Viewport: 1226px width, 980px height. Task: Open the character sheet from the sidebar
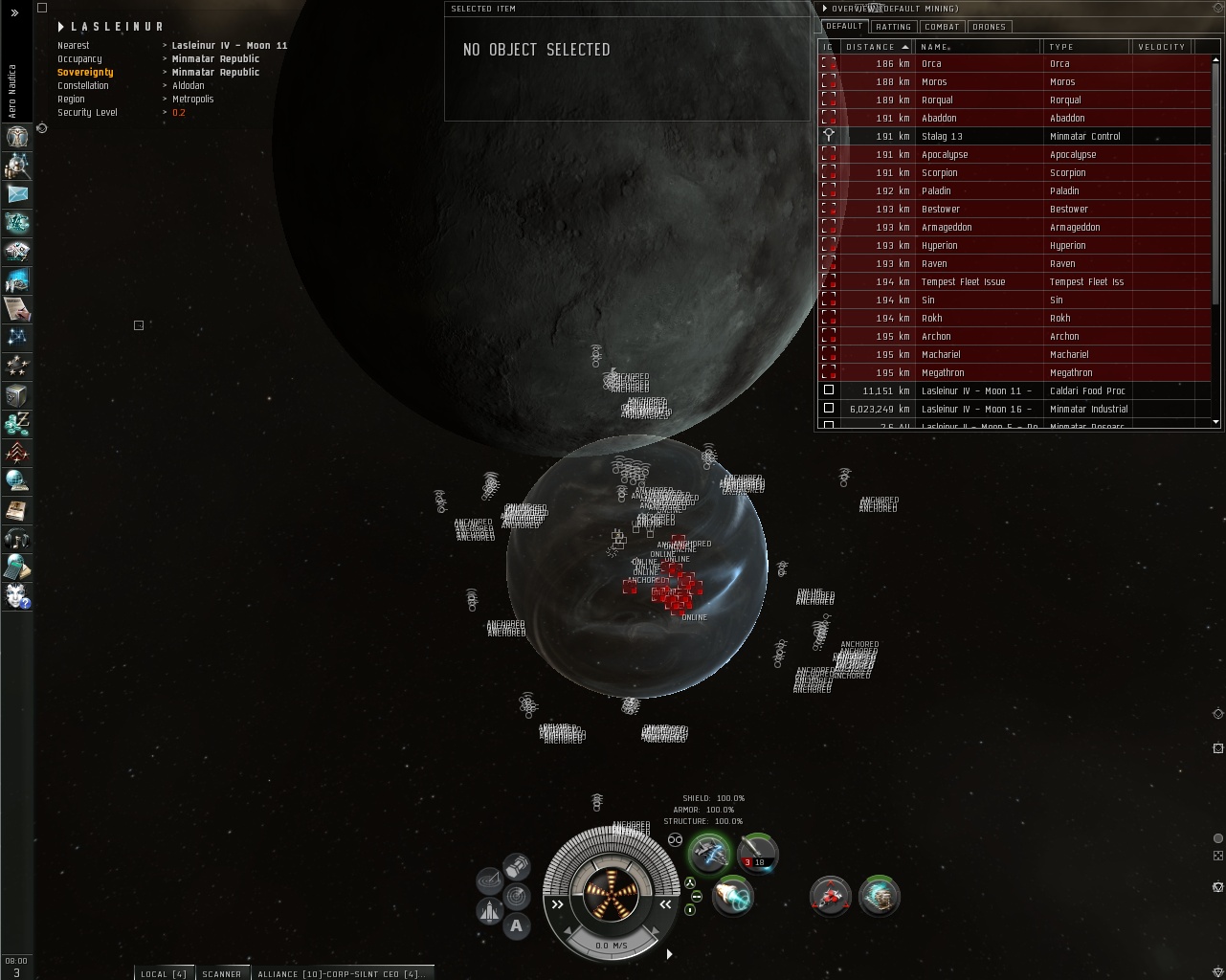[17, 137]
